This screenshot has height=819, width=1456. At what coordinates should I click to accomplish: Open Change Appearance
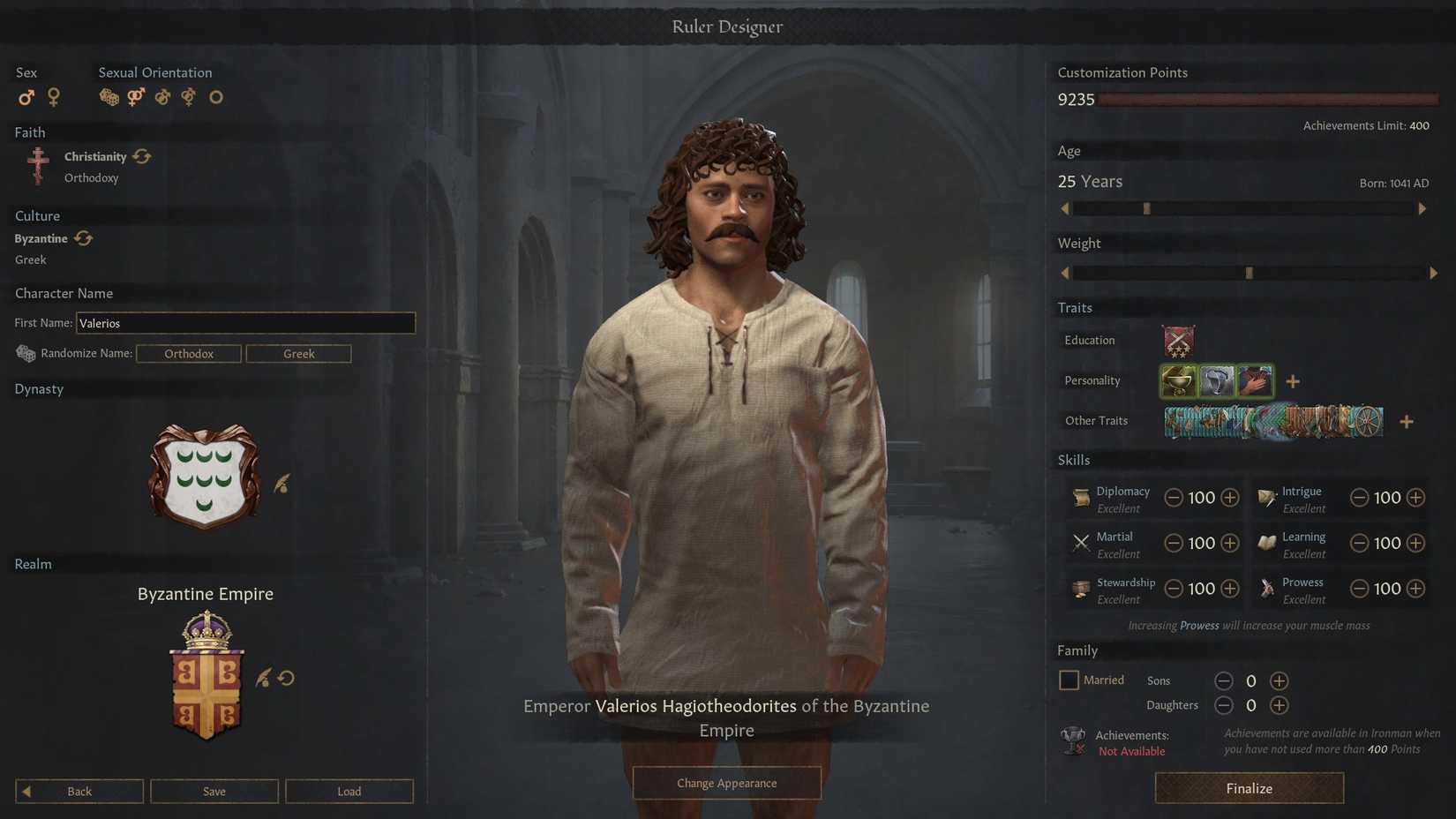coord(726,783)
